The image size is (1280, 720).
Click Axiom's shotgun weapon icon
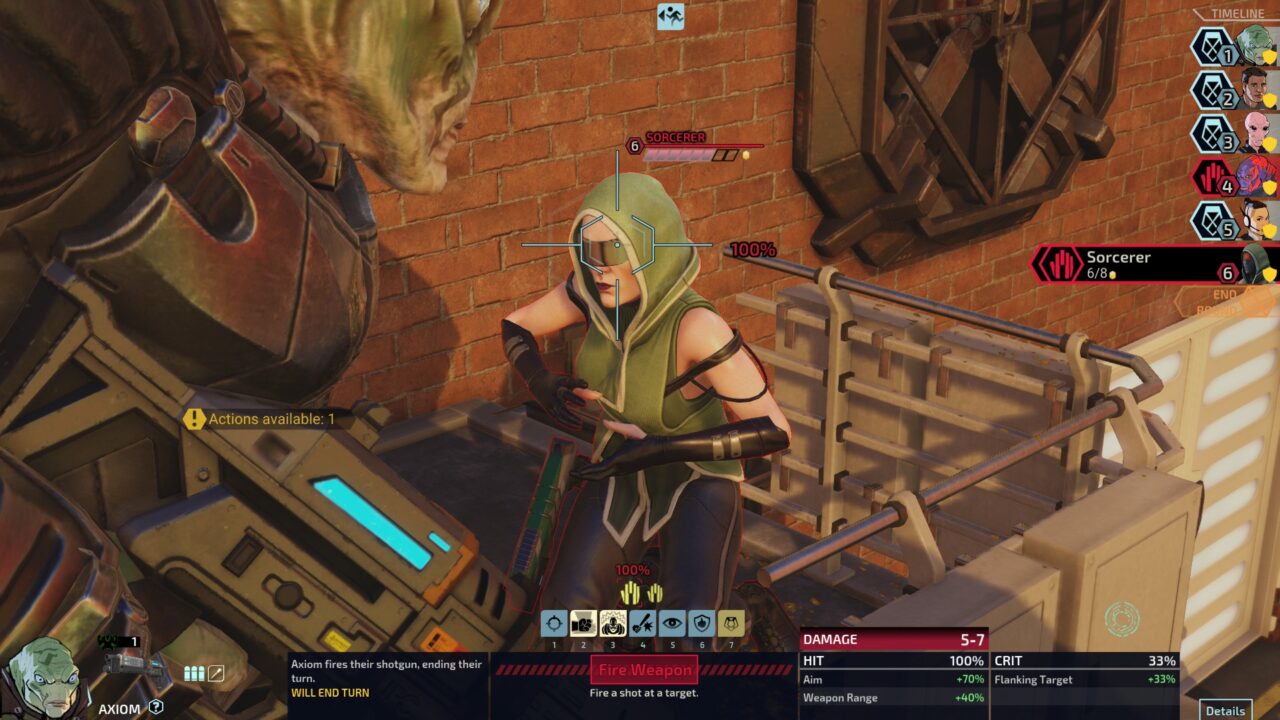point(128,665)
